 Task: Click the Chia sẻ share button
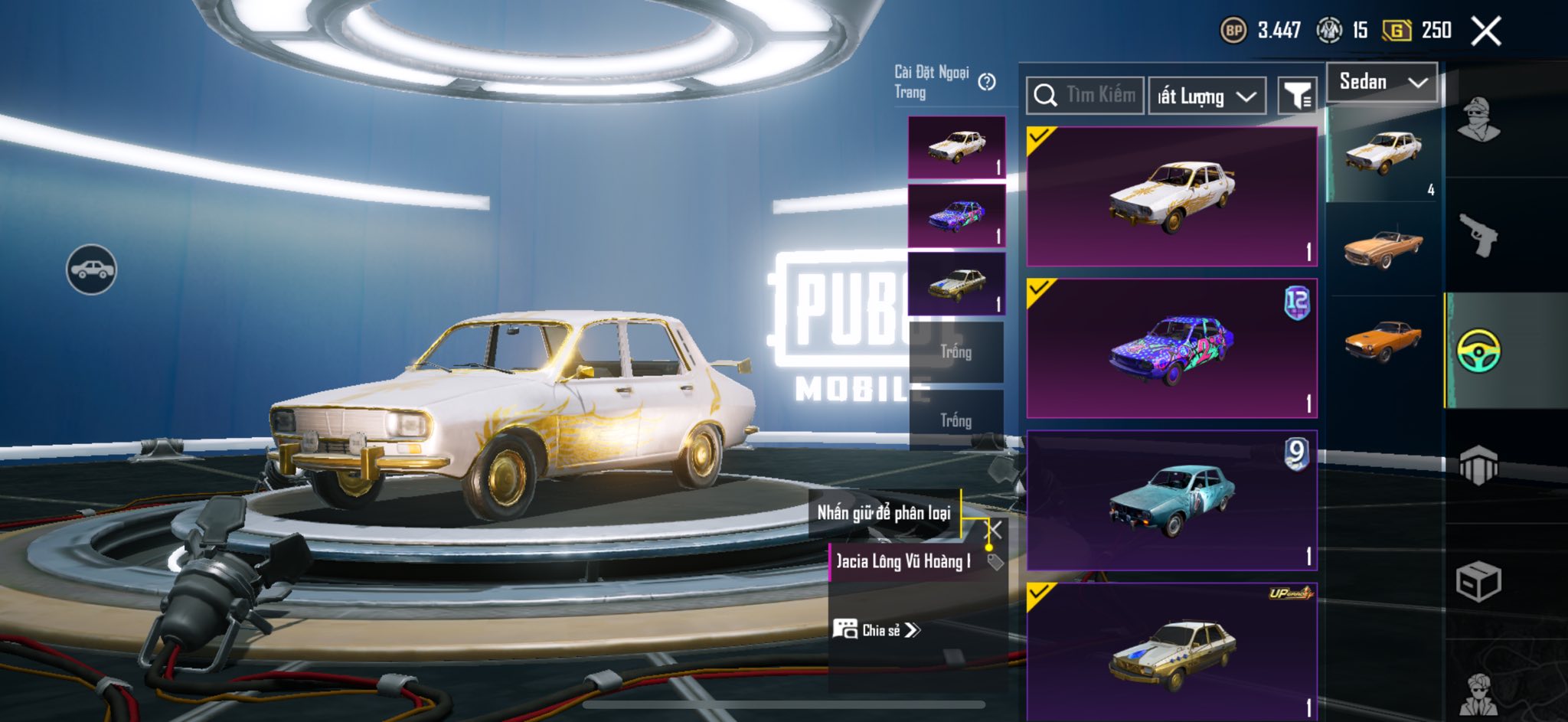877,630
